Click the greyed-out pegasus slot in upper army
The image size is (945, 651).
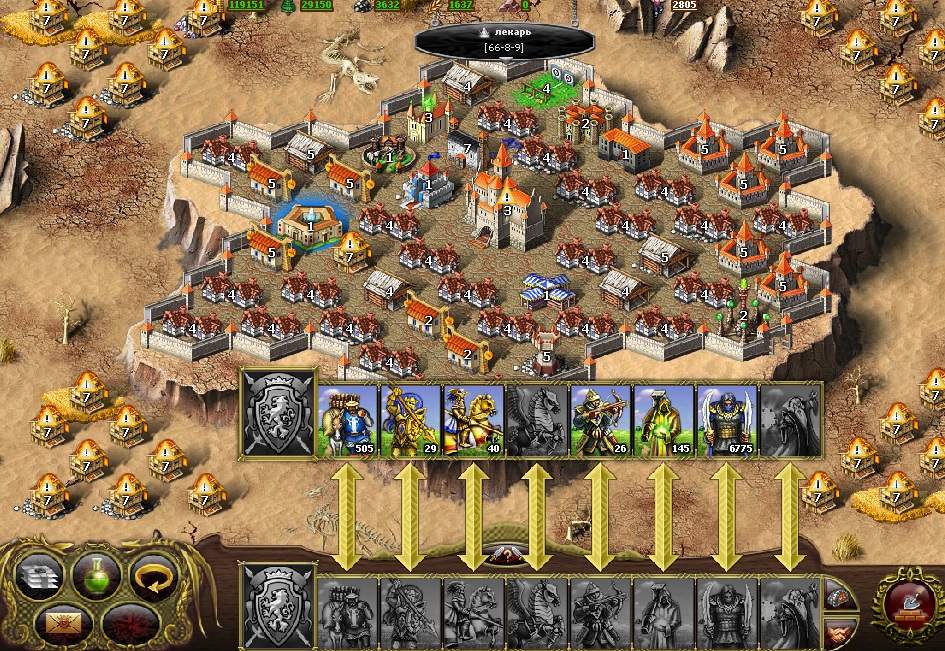pos(537,421)
